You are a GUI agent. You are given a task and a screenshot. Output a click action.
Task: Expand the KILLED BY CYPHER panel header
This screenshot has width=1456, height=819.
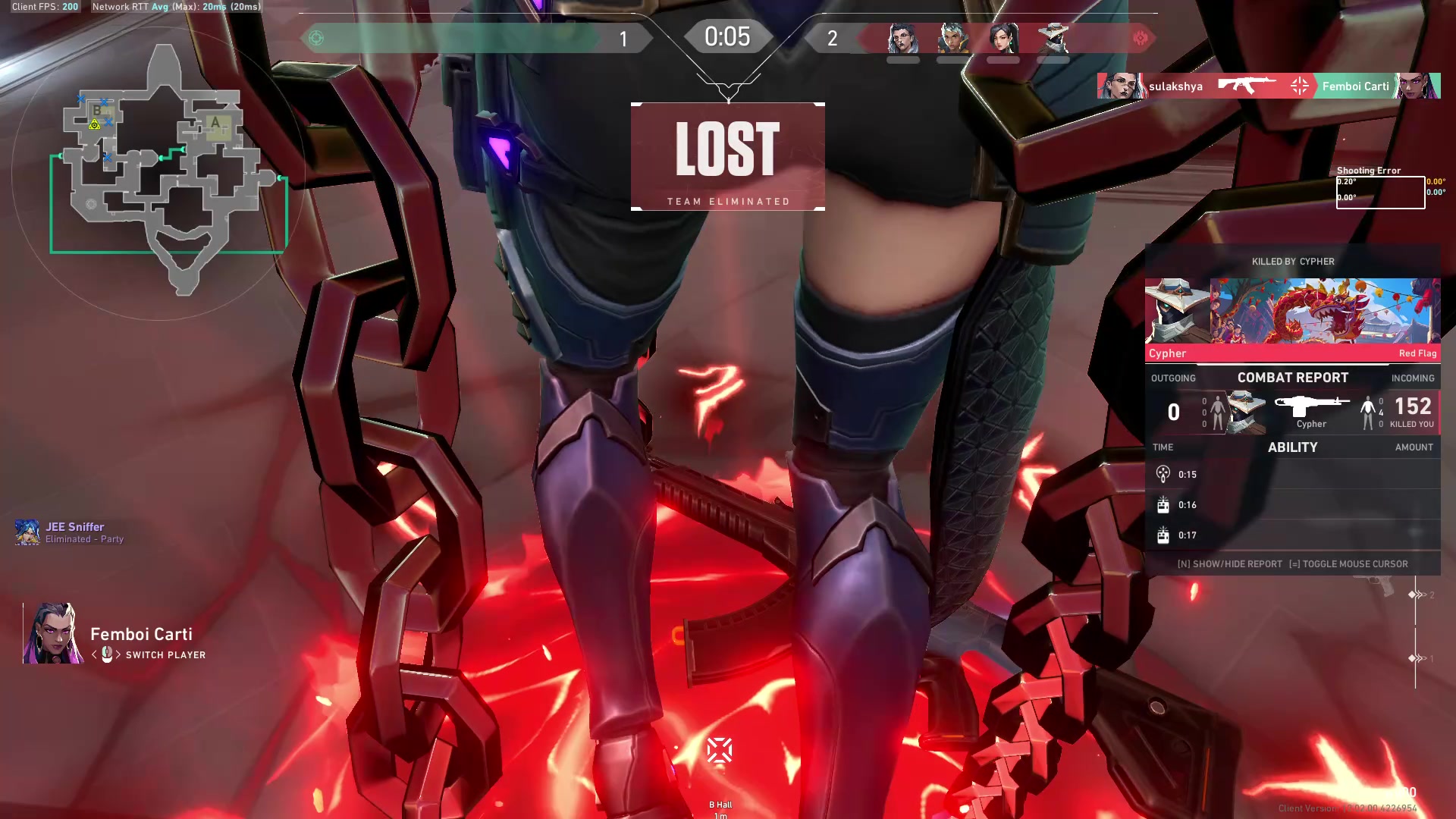pos(1293,261)
